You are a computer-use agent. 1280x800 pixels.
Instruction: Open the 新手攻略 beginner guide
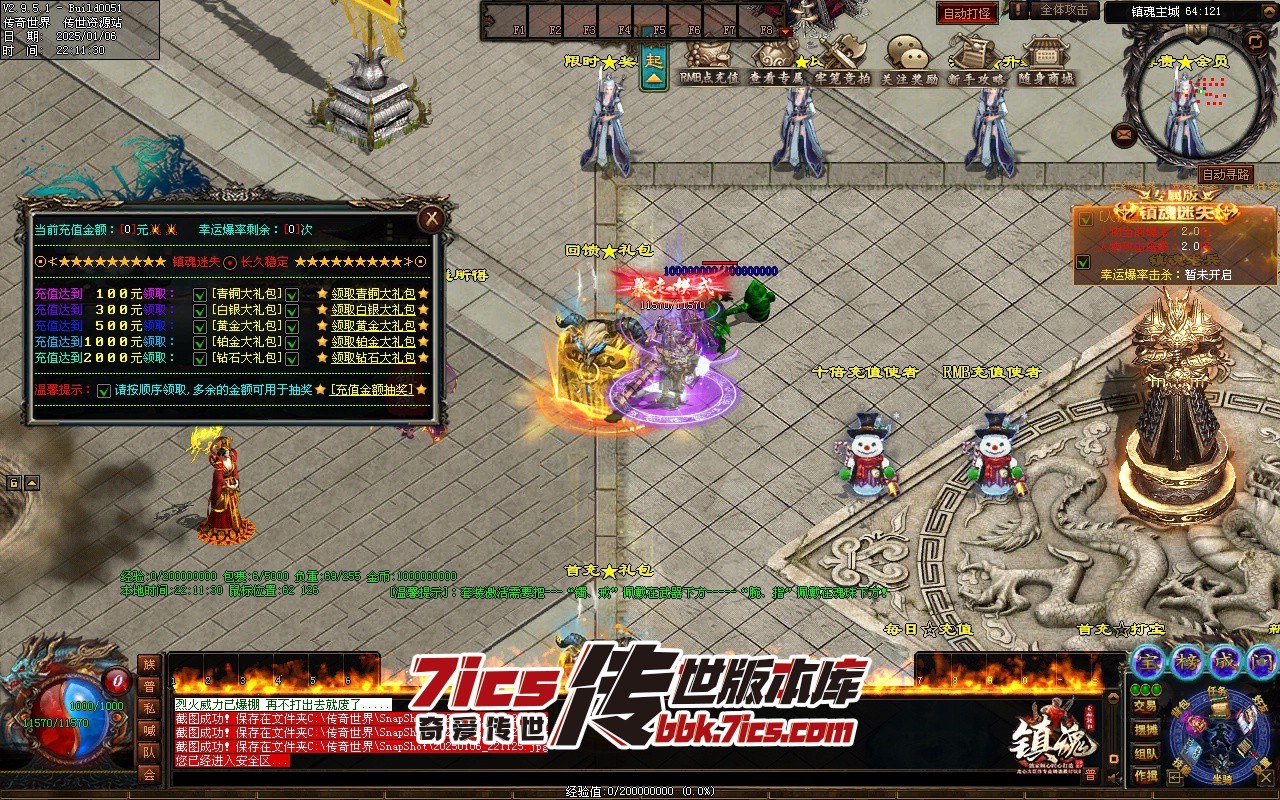(x=977, y=60)
